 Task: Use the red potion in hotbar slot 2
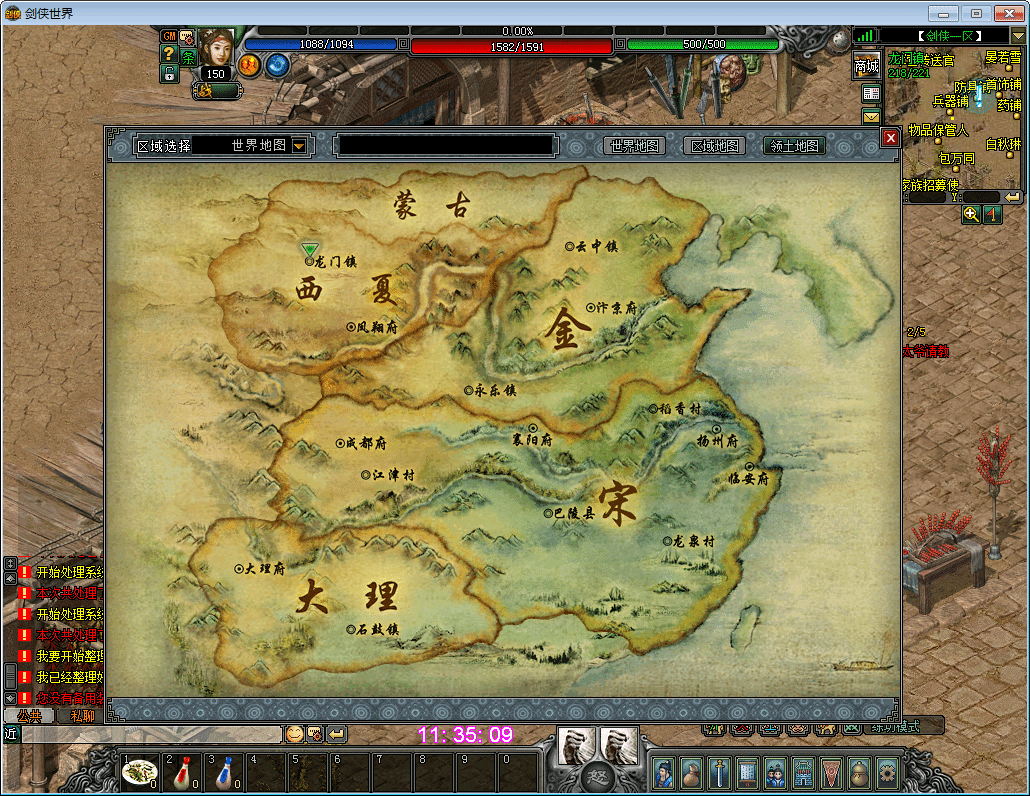pyautogui.click(x=181, y=771)
